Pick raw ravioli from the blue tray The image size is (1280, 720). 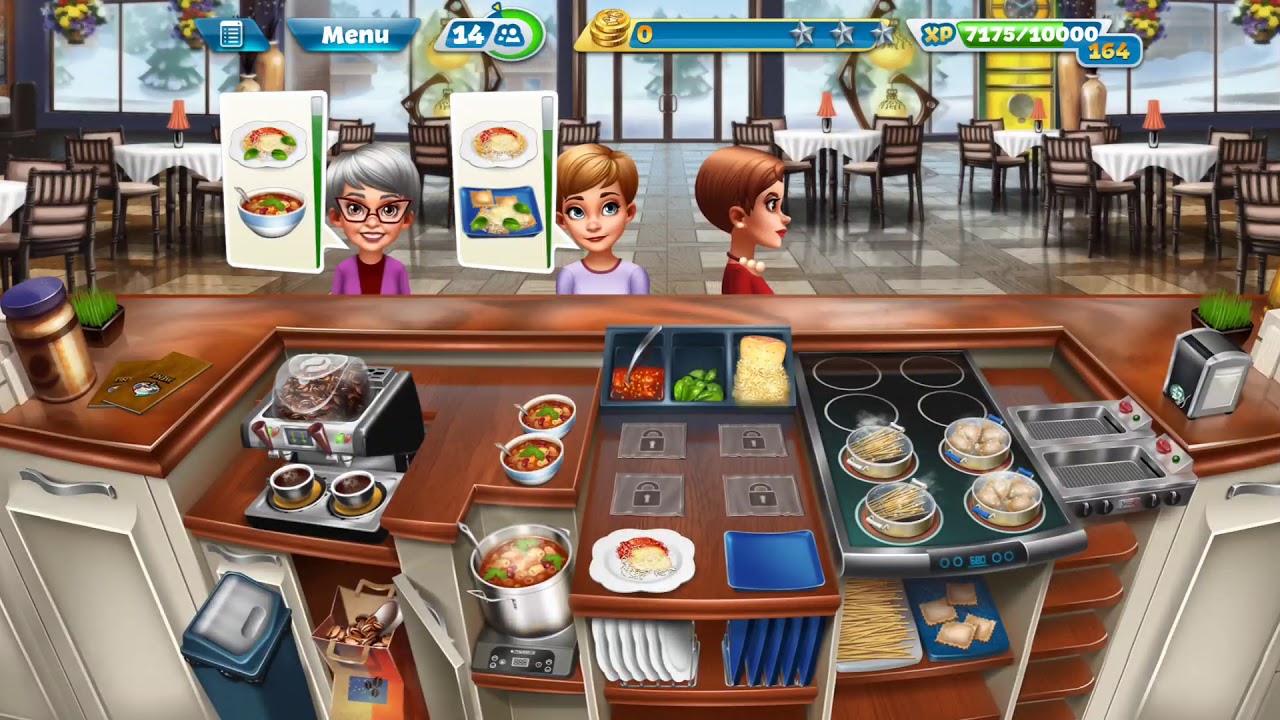[x=955, y=615]
